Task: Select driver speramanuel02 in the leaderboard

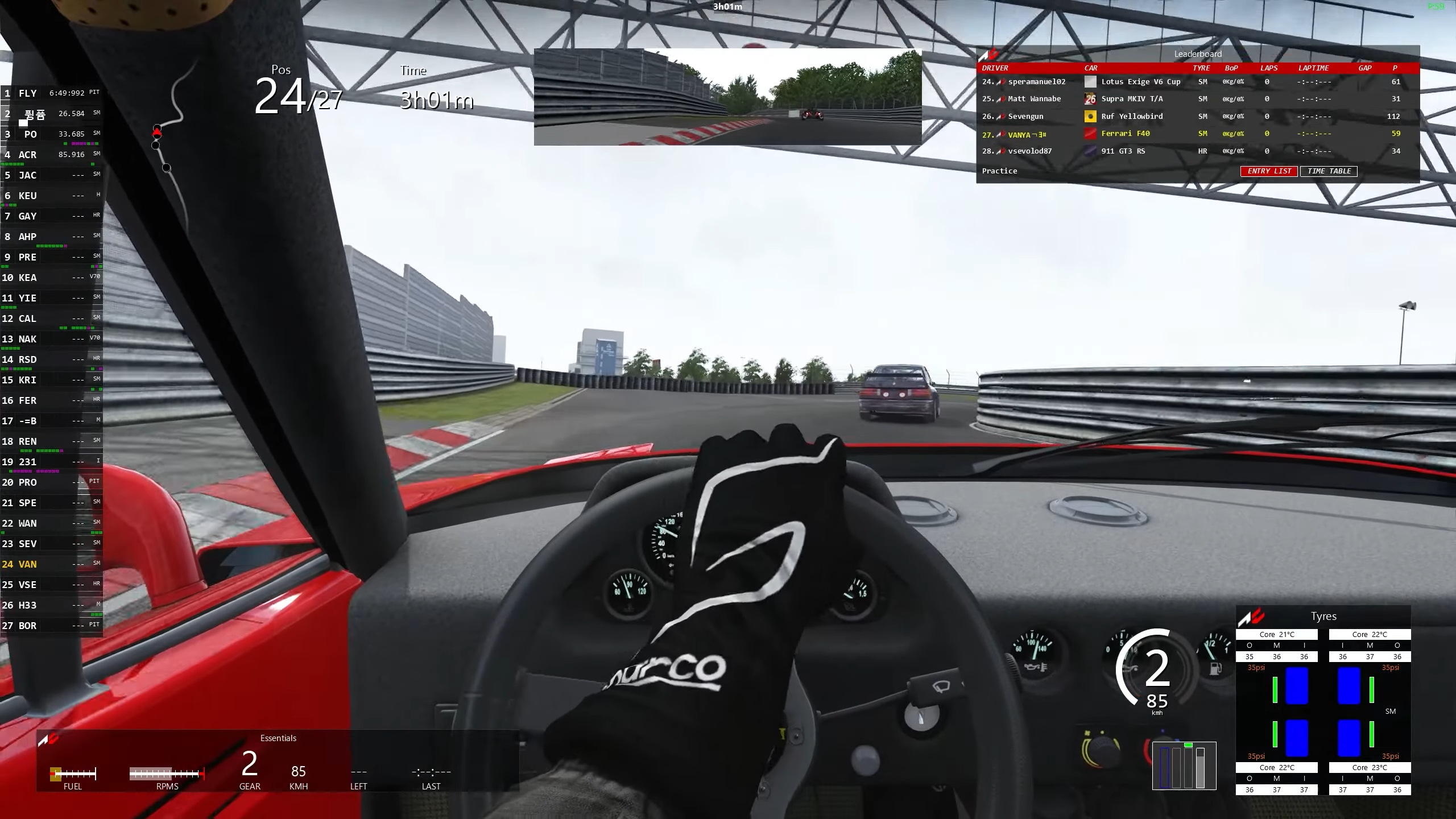Action: (1036, 82)
